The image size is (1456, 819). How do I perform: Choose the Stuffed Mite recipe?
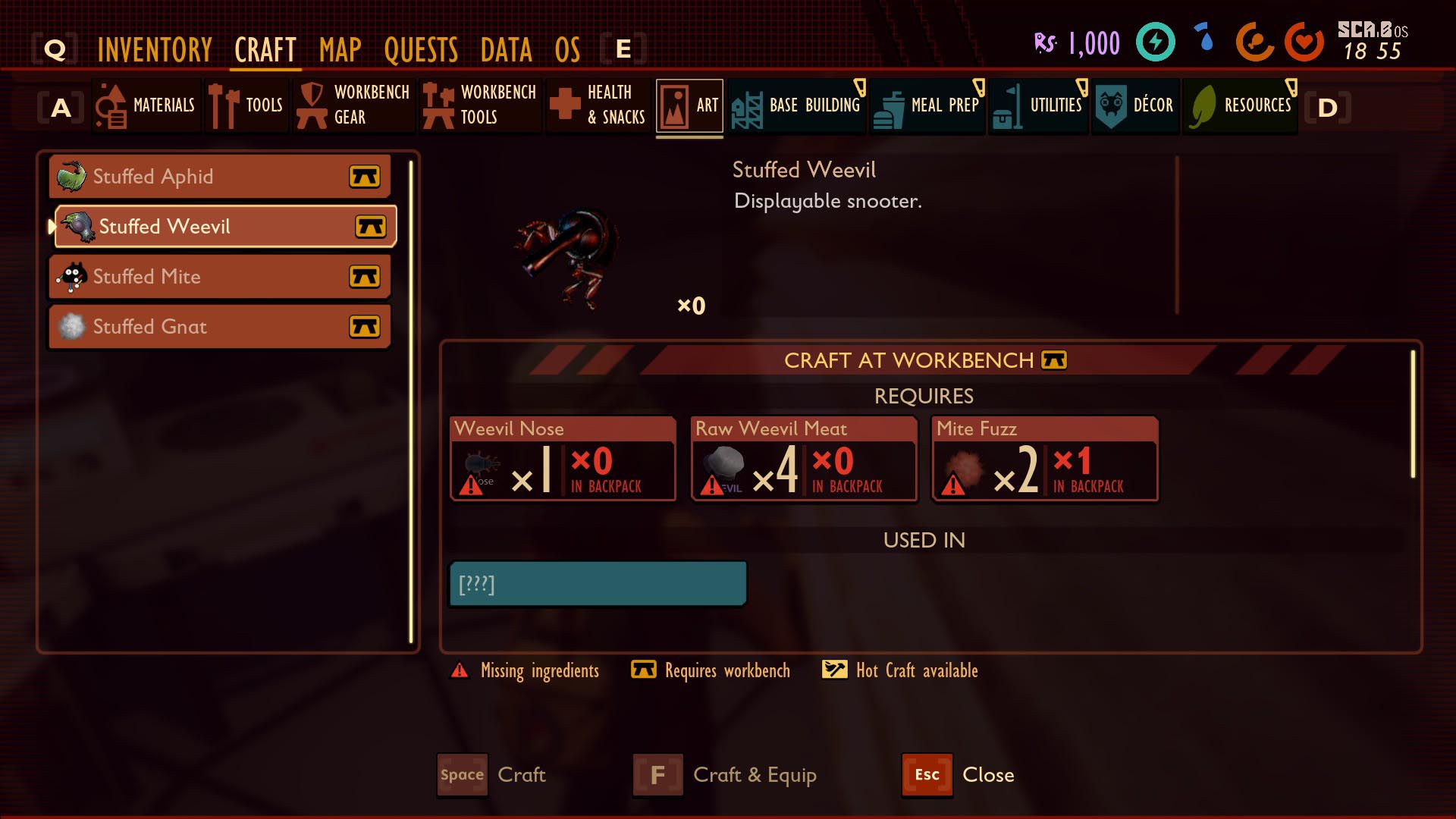pyautogui.click(x=220, y=277)
